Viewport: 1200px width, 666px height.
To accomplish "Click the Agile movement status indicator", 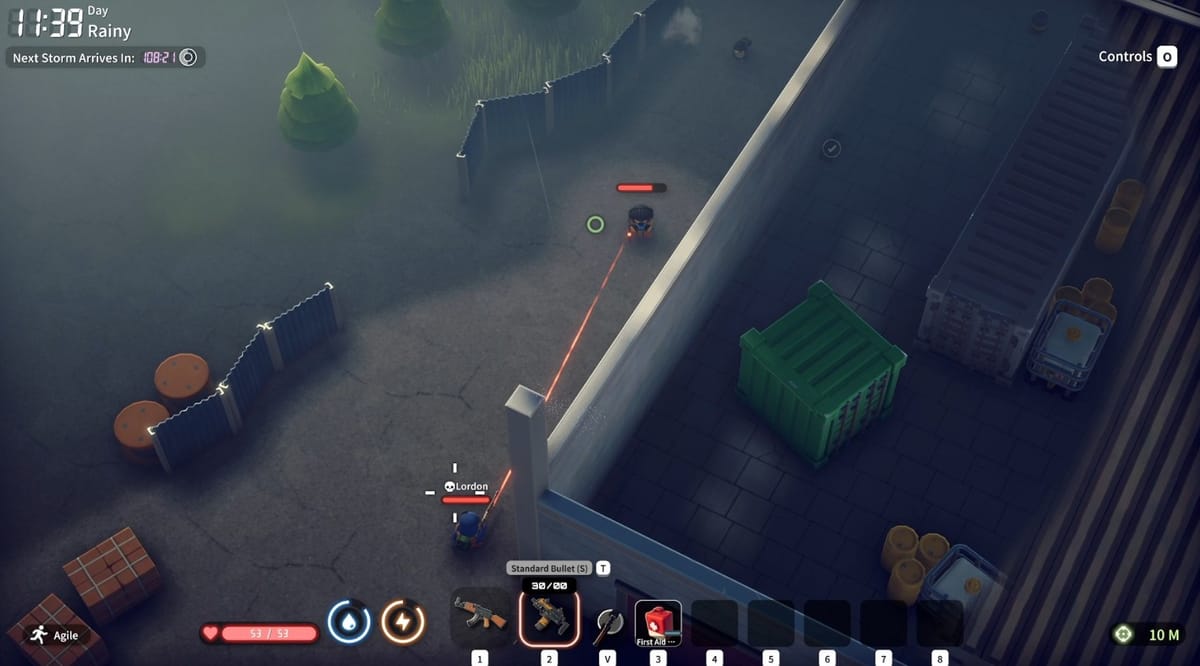I will 54,635.
